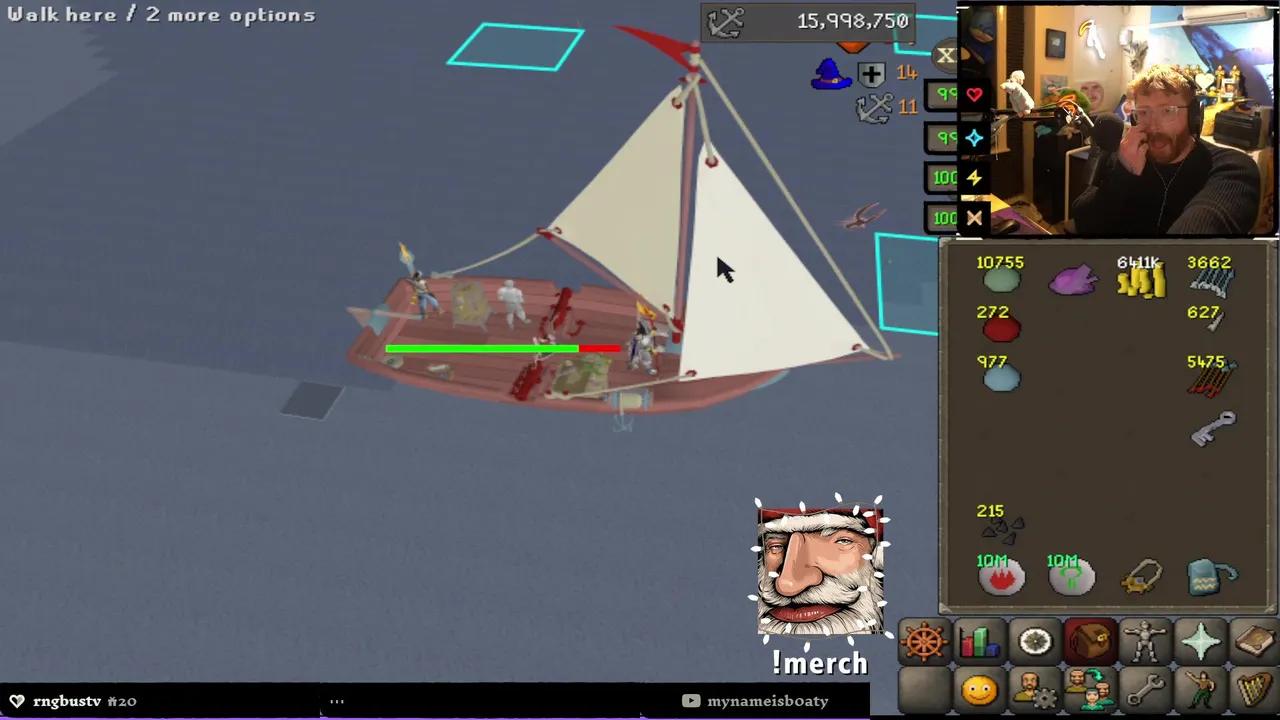Click the ship's wheel sailing tab
The height and width of the screenshot is (720, 1280).
922,641
